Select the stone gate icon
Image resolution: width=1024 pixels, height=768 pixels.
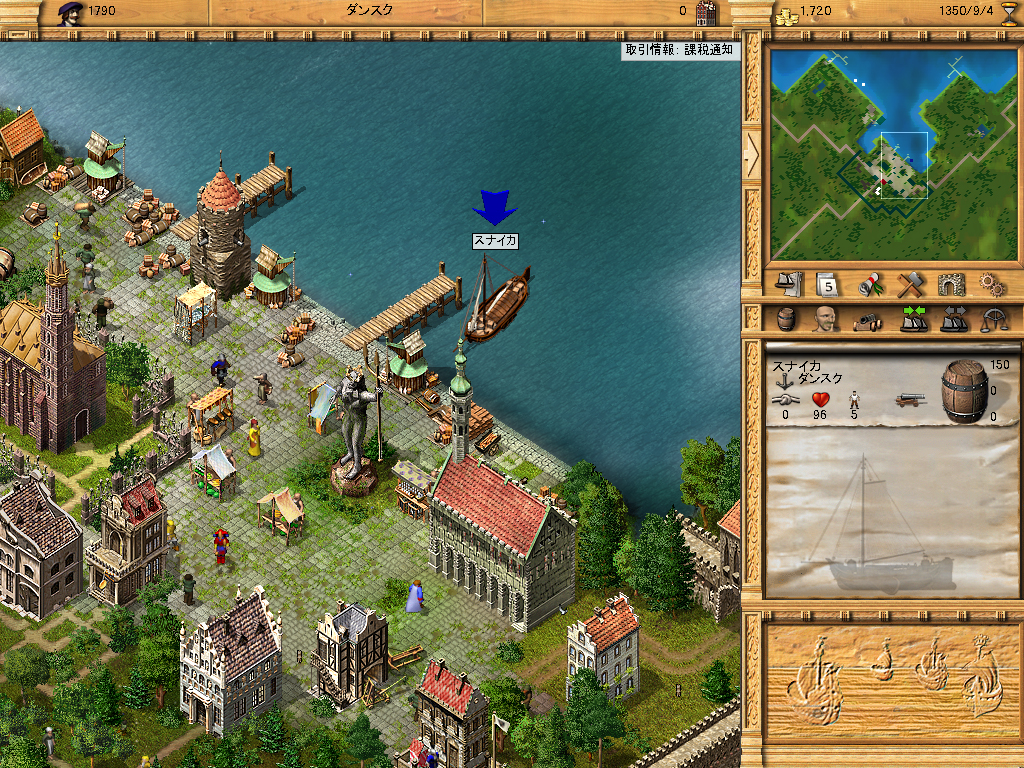point(950,284)
